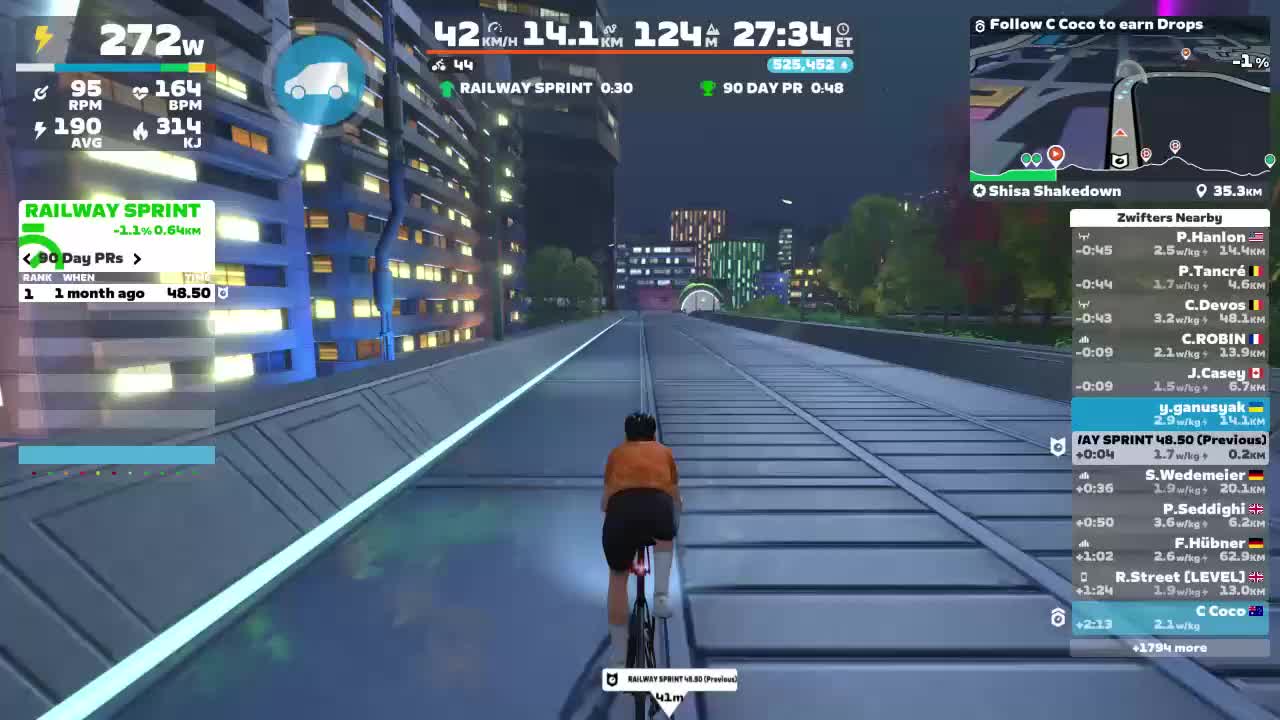The image size is (1280, 720).
Task: Select the cadence RPM icon
Action: [x=42, y=92]
